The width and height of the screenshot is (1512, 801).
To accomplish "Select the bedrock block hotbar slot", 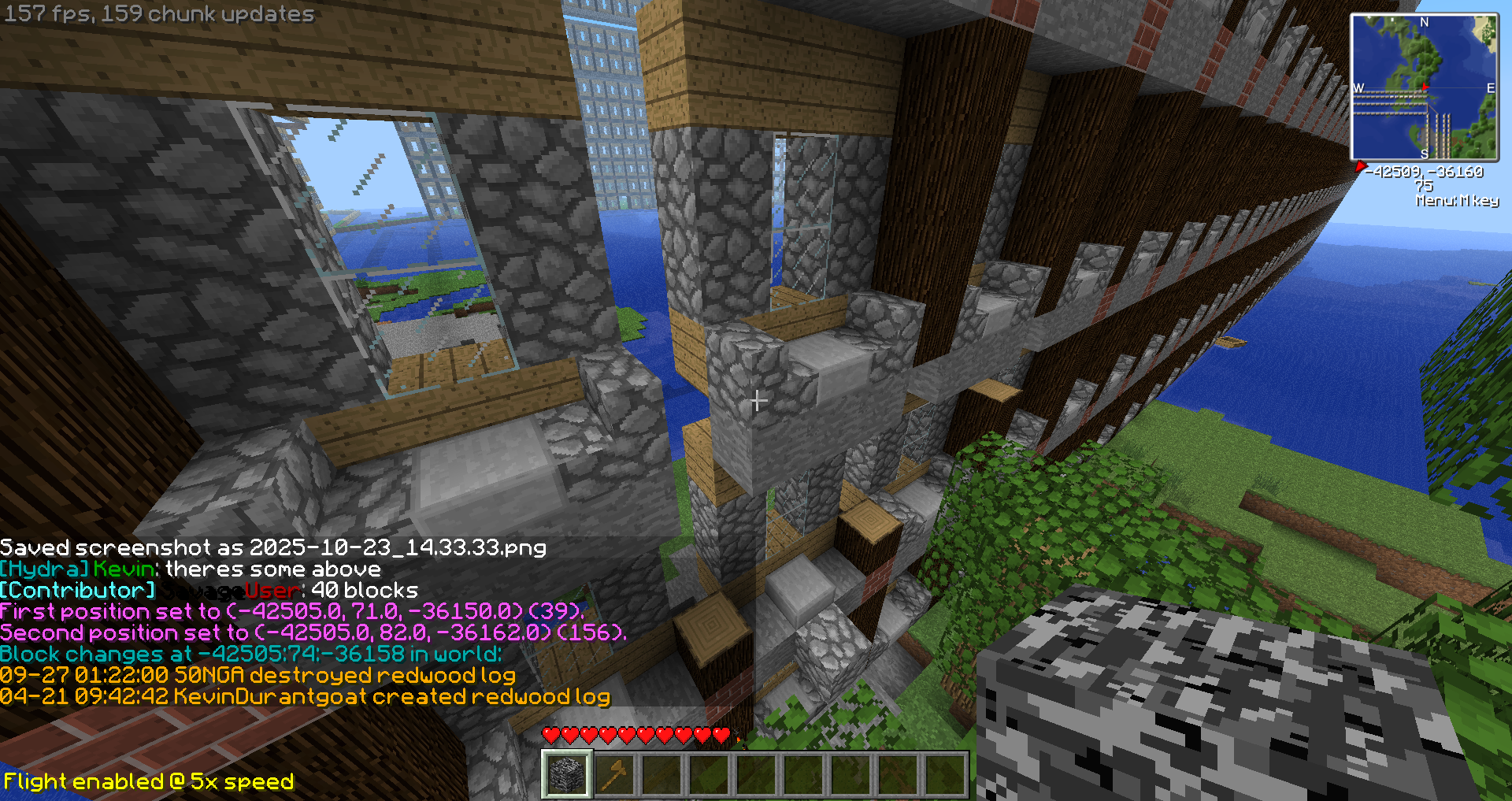I will pos(566,774).
